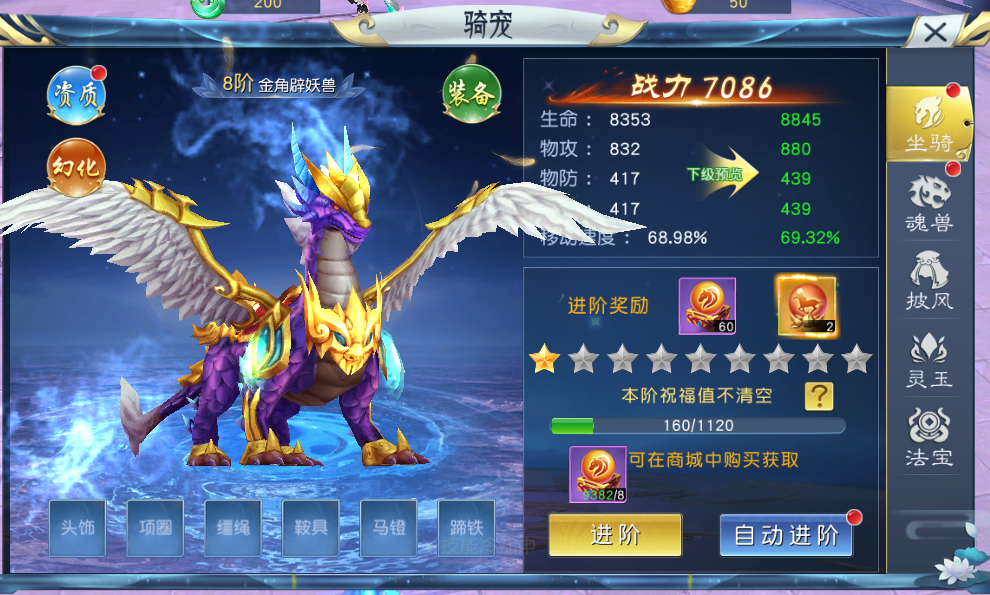
Task: Select the 头饰 headgear slot
Action: click(x=77, y=527)
